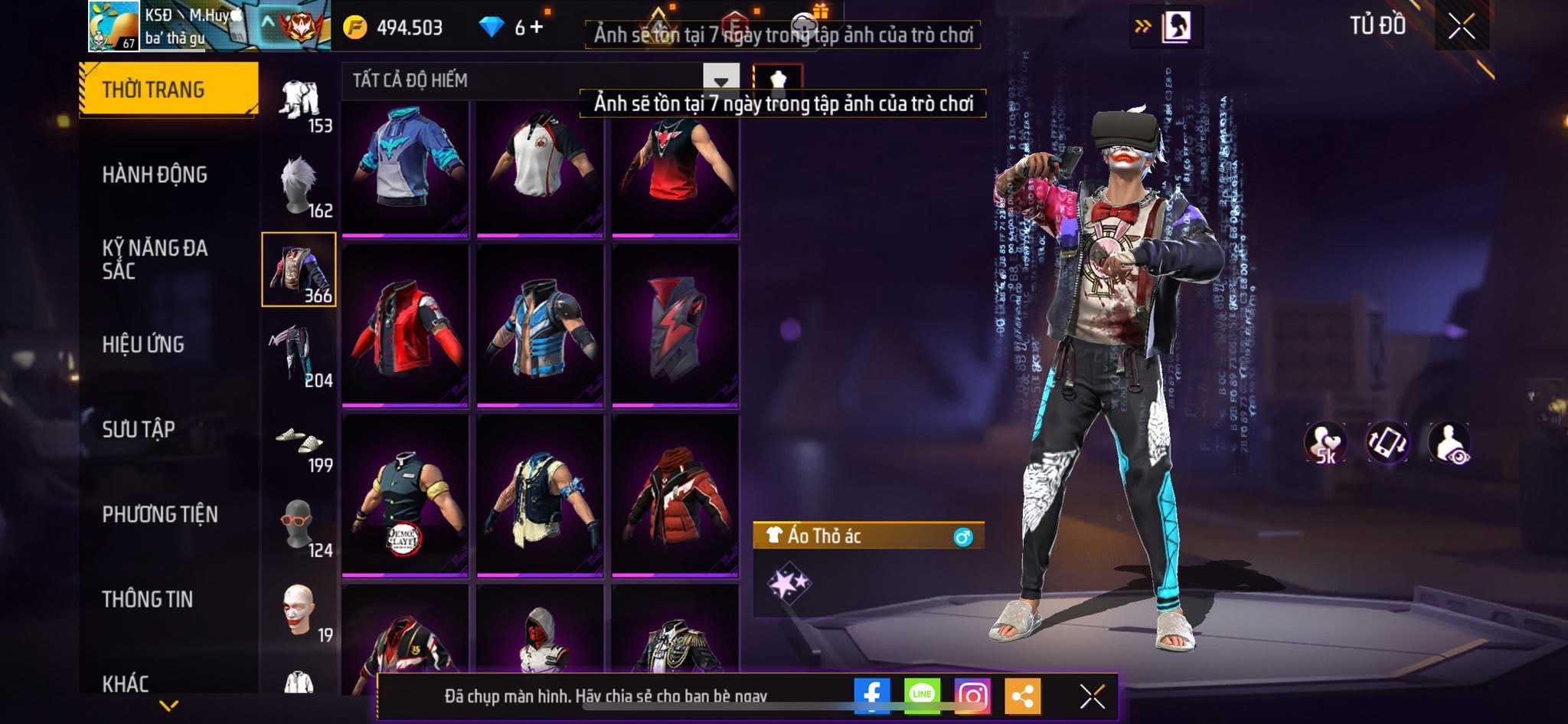This screenshot has width=1568, height=724.
Task: Share screenshot via Instagram
Action: pyautogui.click(x=972, y=696)
